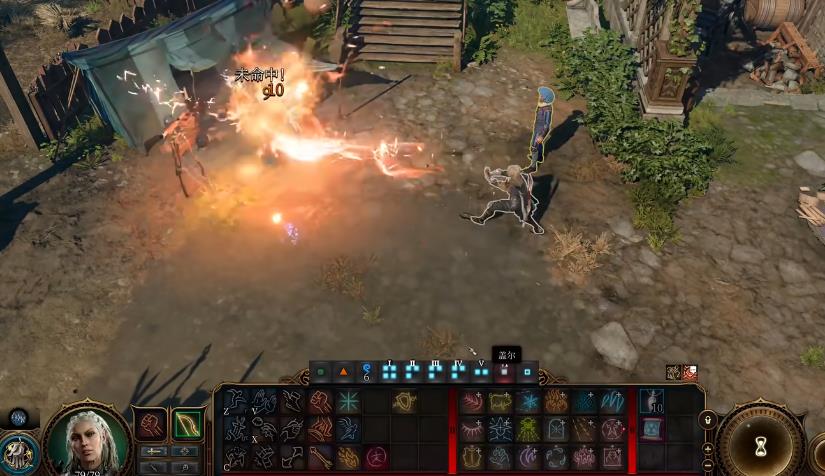This screenshot has width=825, height=476.
Task: Activate the blue starburst ability
Action: point(348,402)
